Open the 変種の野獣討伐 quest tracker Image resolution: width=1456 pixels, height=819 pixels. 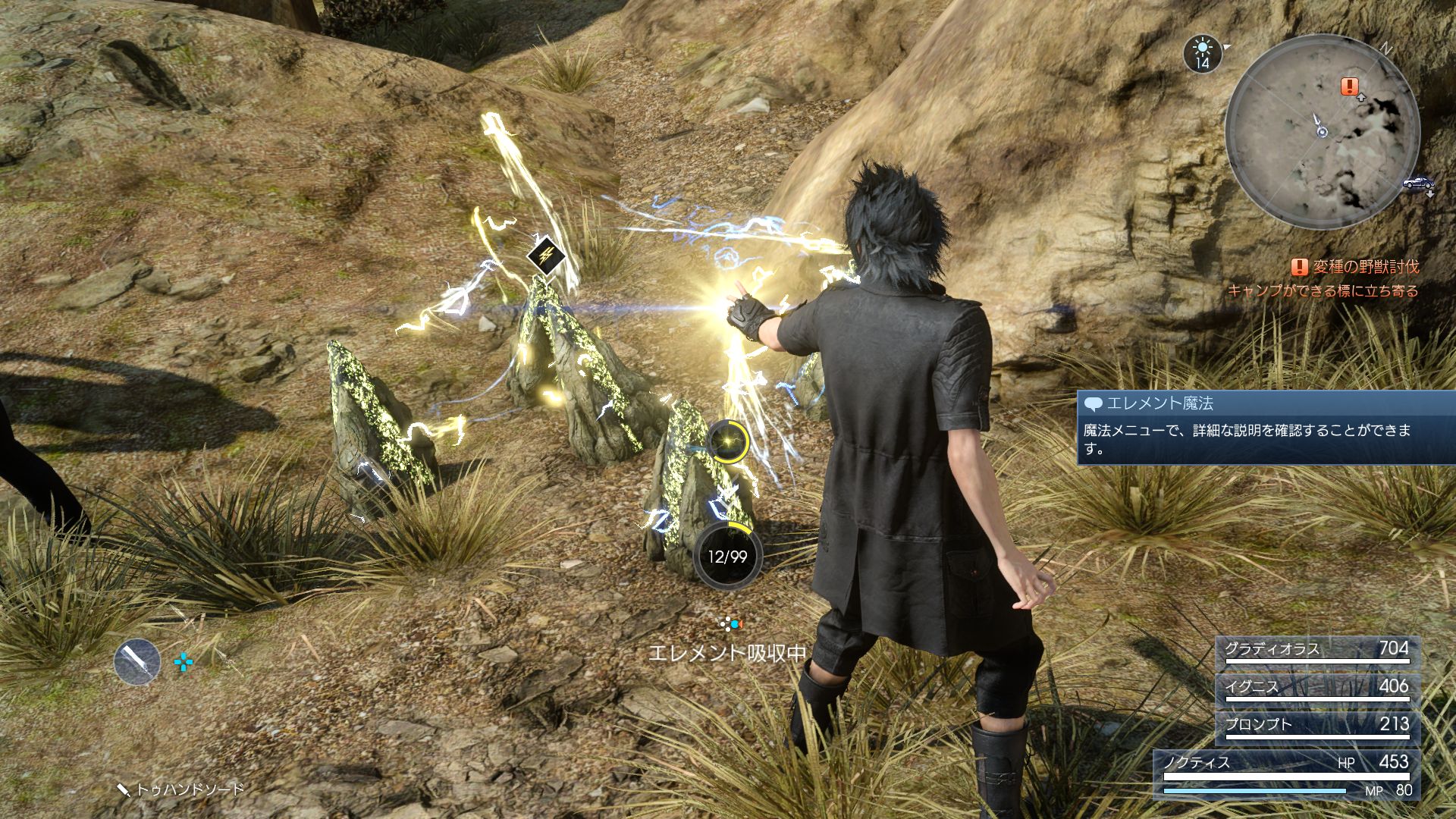coord(1354,267)
